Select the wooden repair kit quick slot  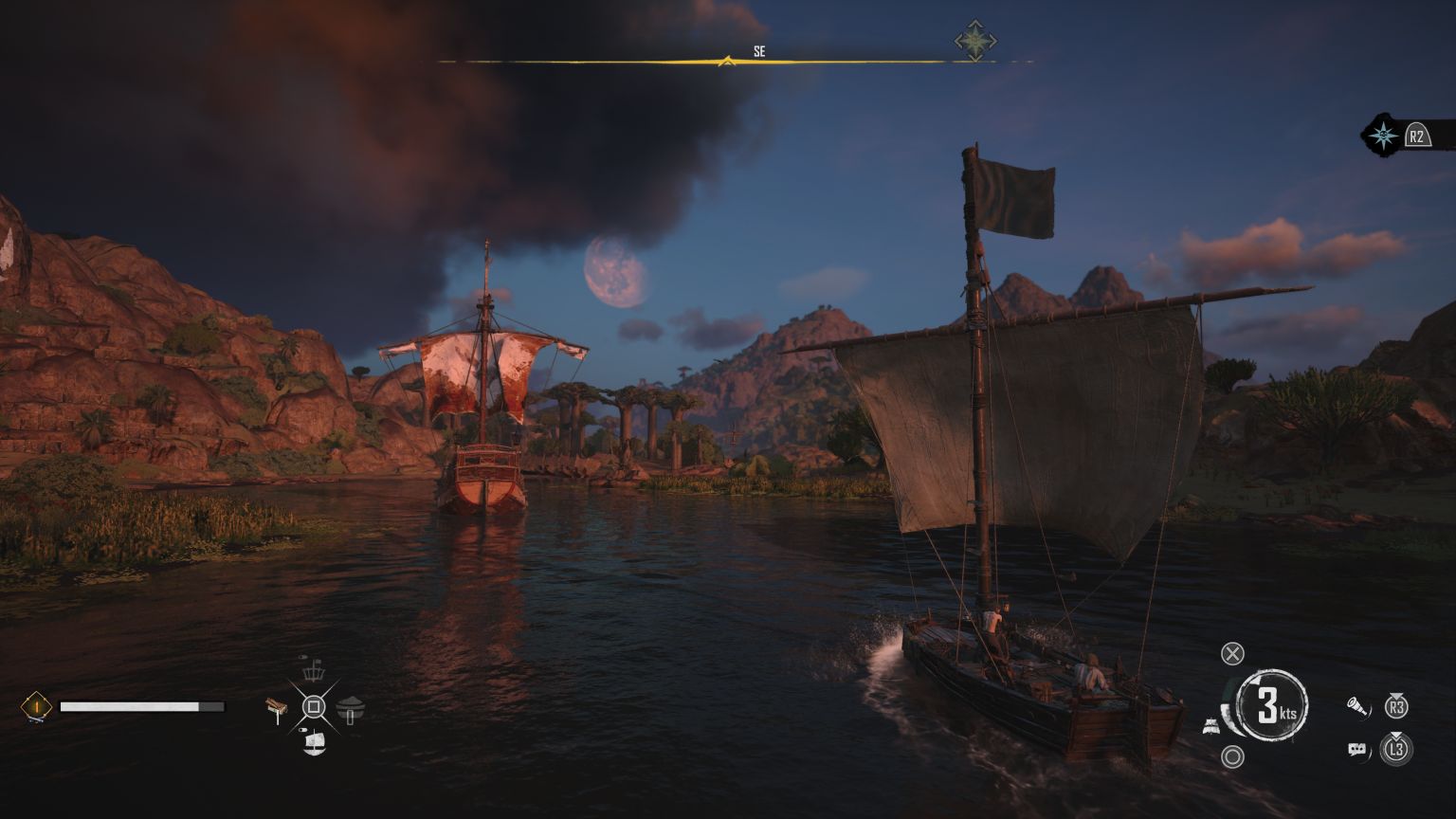[278, 708]
